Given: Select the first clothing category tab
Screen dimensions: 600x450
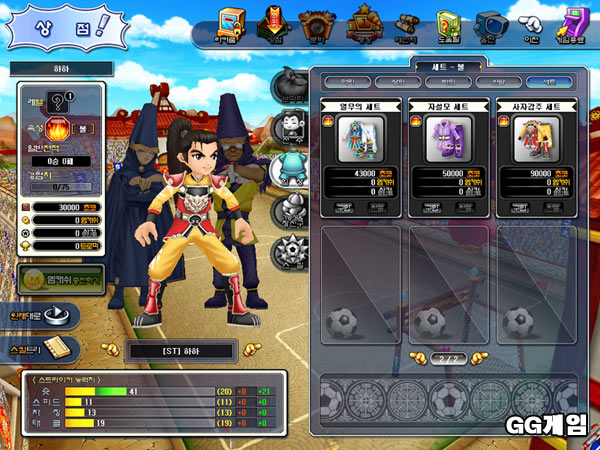Looking at the screenshot, I should (347, 81).
